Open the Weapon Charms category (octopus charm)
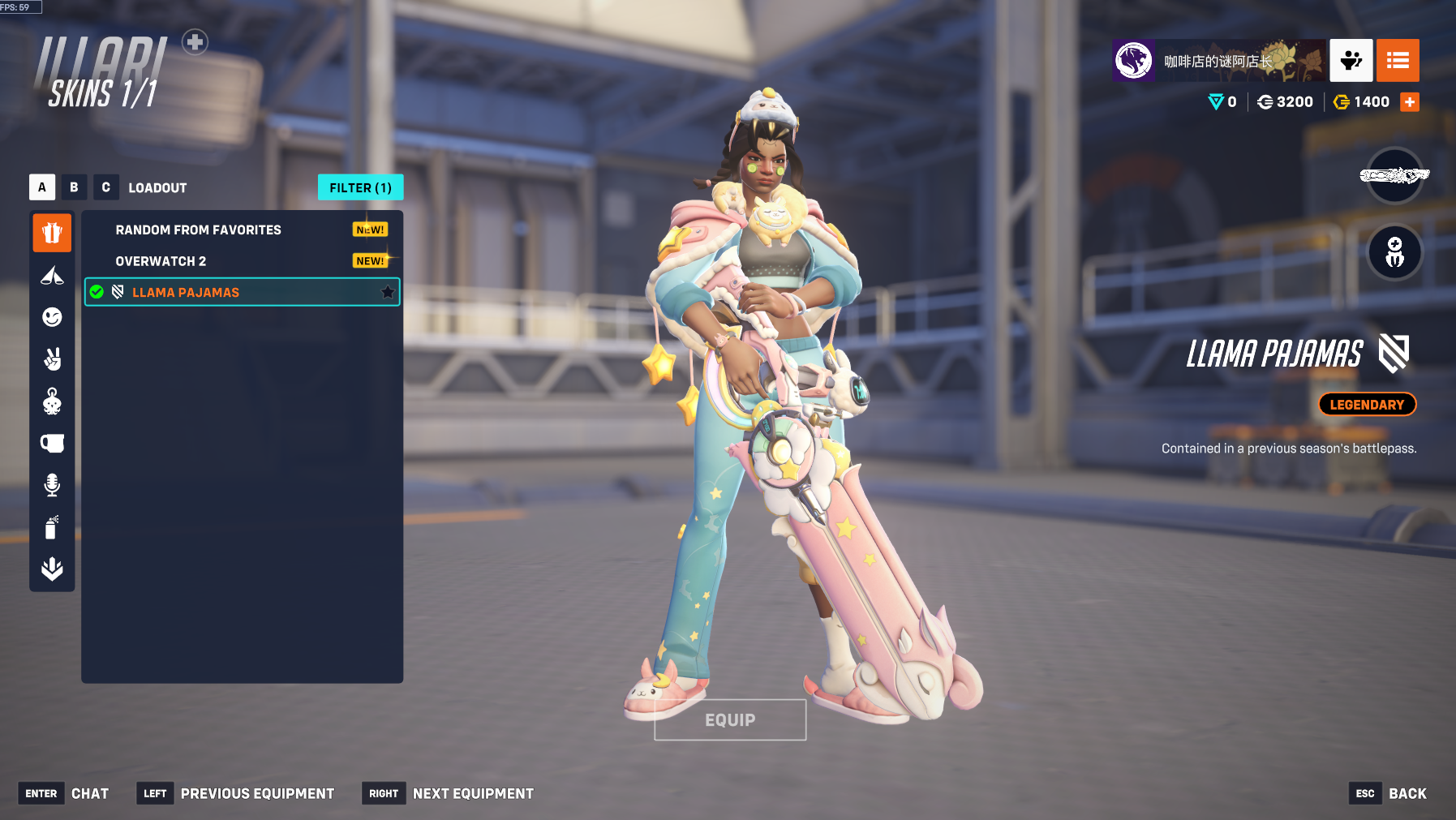The height and width of the screenshot is (820, 1456). pos(52,401)
